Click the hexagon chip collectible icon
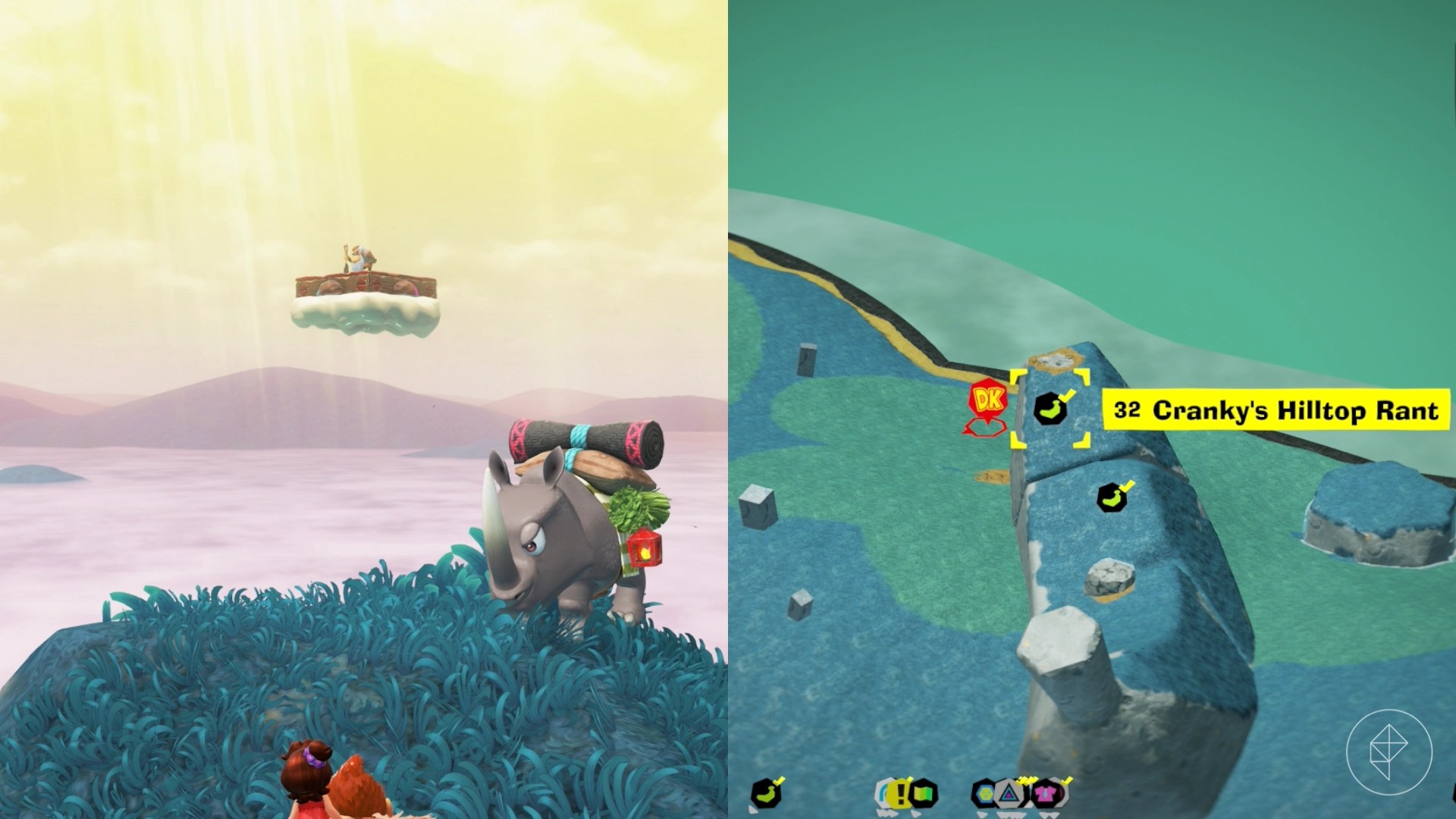Screen dimensions: 1456x819 [x=984, y=794]
